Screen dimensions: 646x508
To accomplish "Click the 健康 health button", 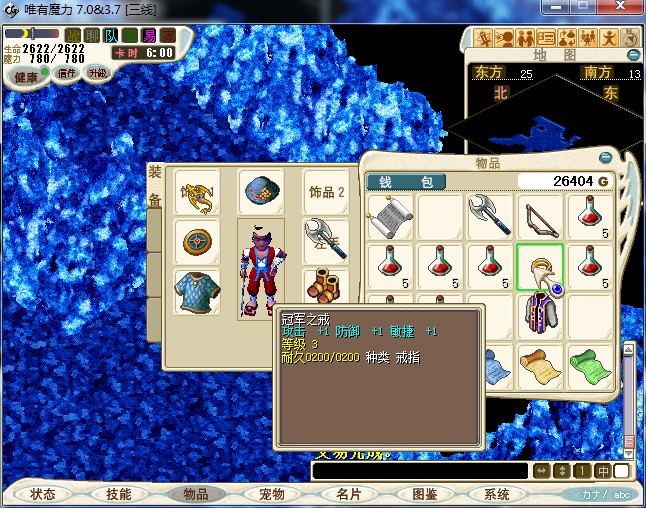I will [26, 77].
